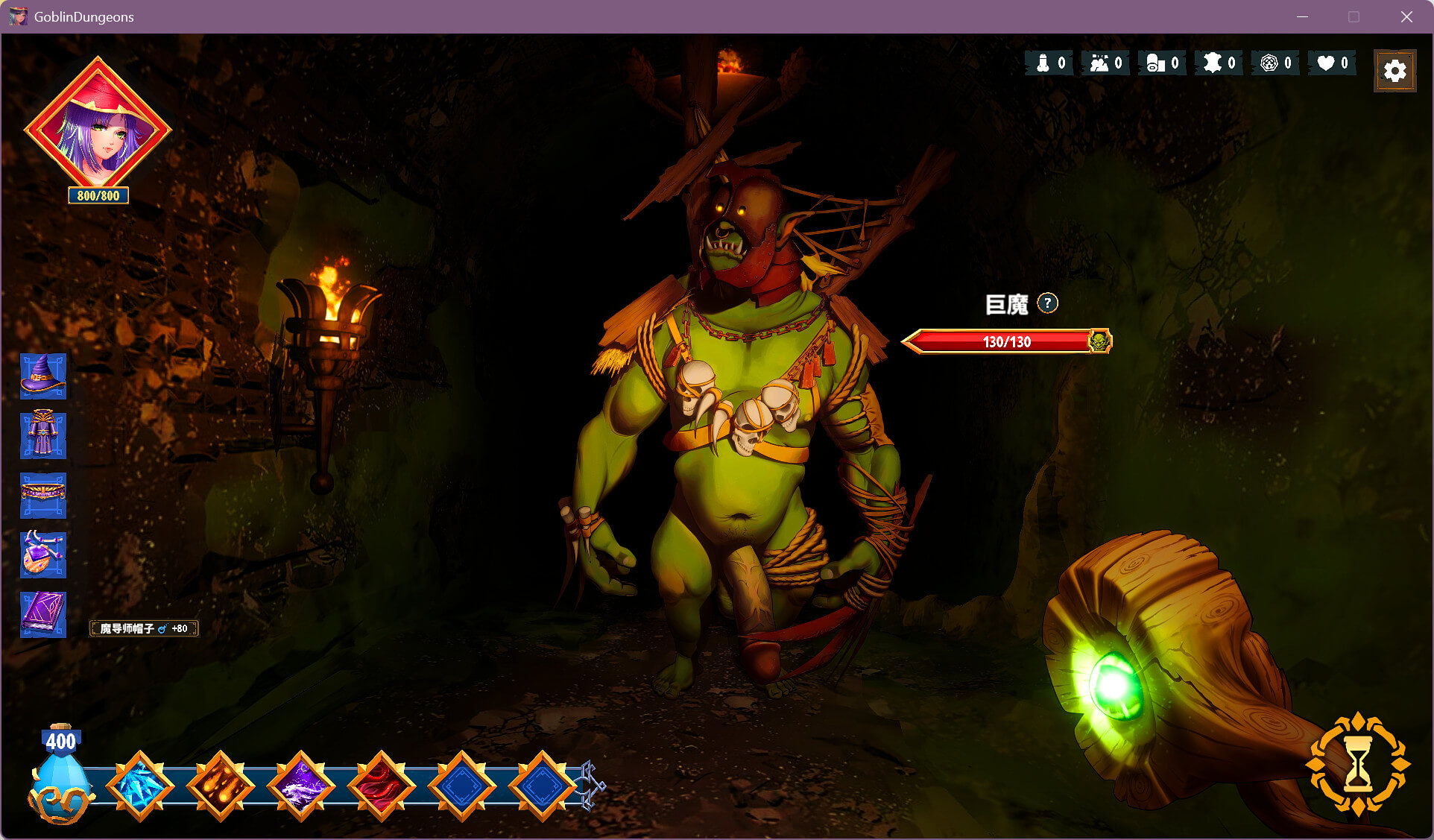
Task: Use the purple lightning spell
Action: (x=301, y=786)
